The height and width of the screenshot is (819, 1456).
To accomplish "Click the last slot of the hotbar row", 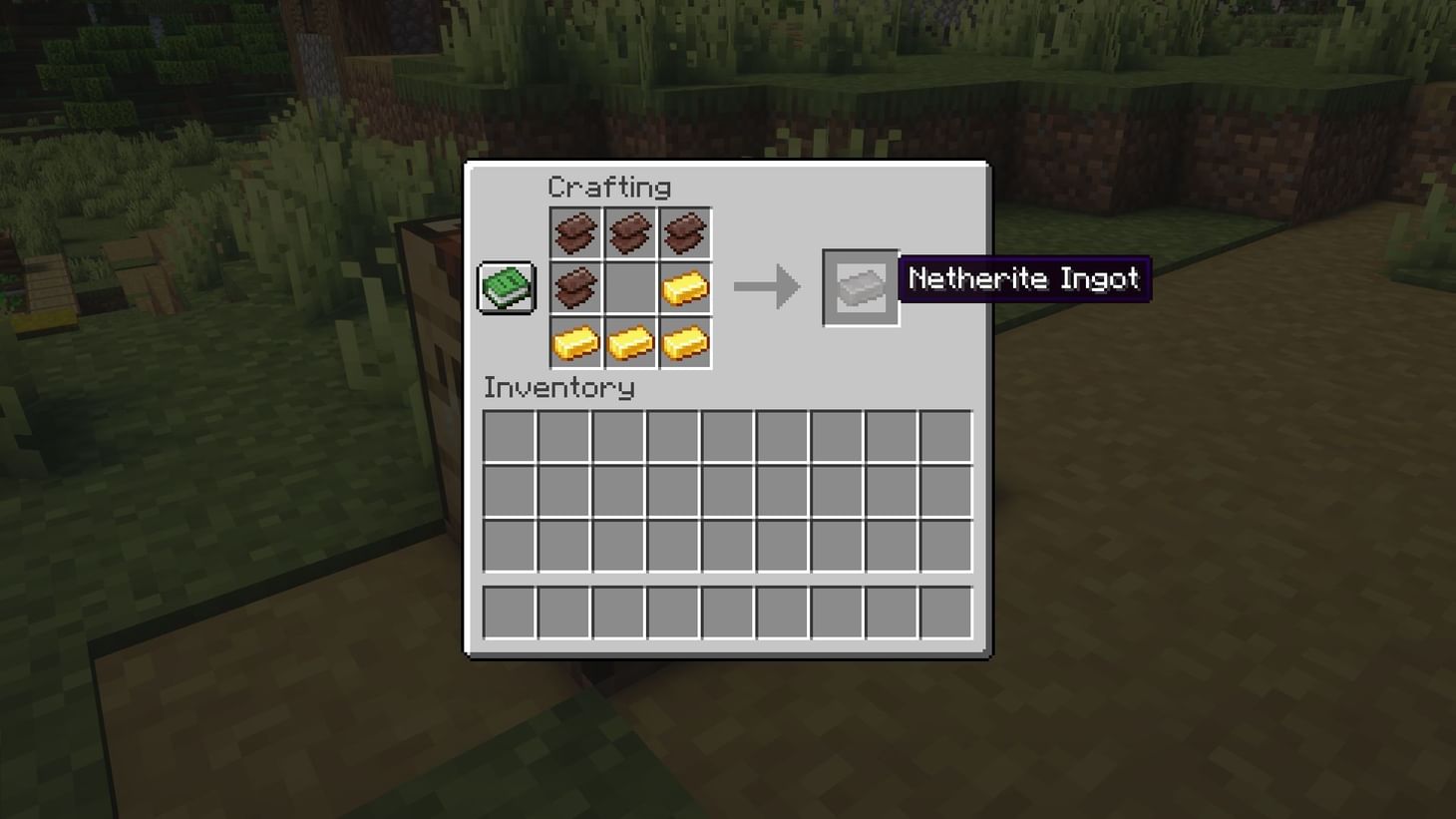I will [944, 612].
